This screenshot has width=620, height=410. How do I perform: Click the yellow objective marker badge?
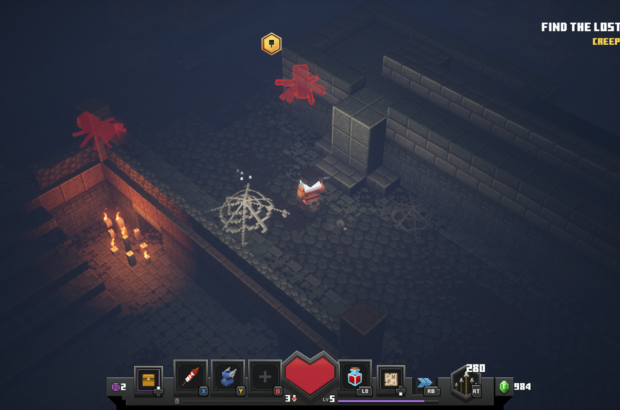coord(271,43)
